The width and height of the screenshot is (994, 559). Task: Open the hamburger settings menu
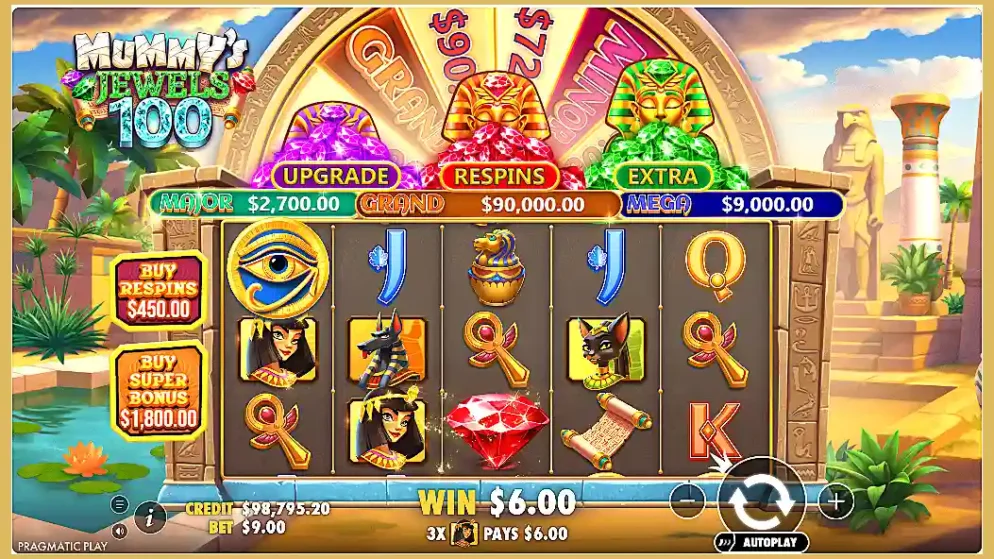[x=120, y=504]
